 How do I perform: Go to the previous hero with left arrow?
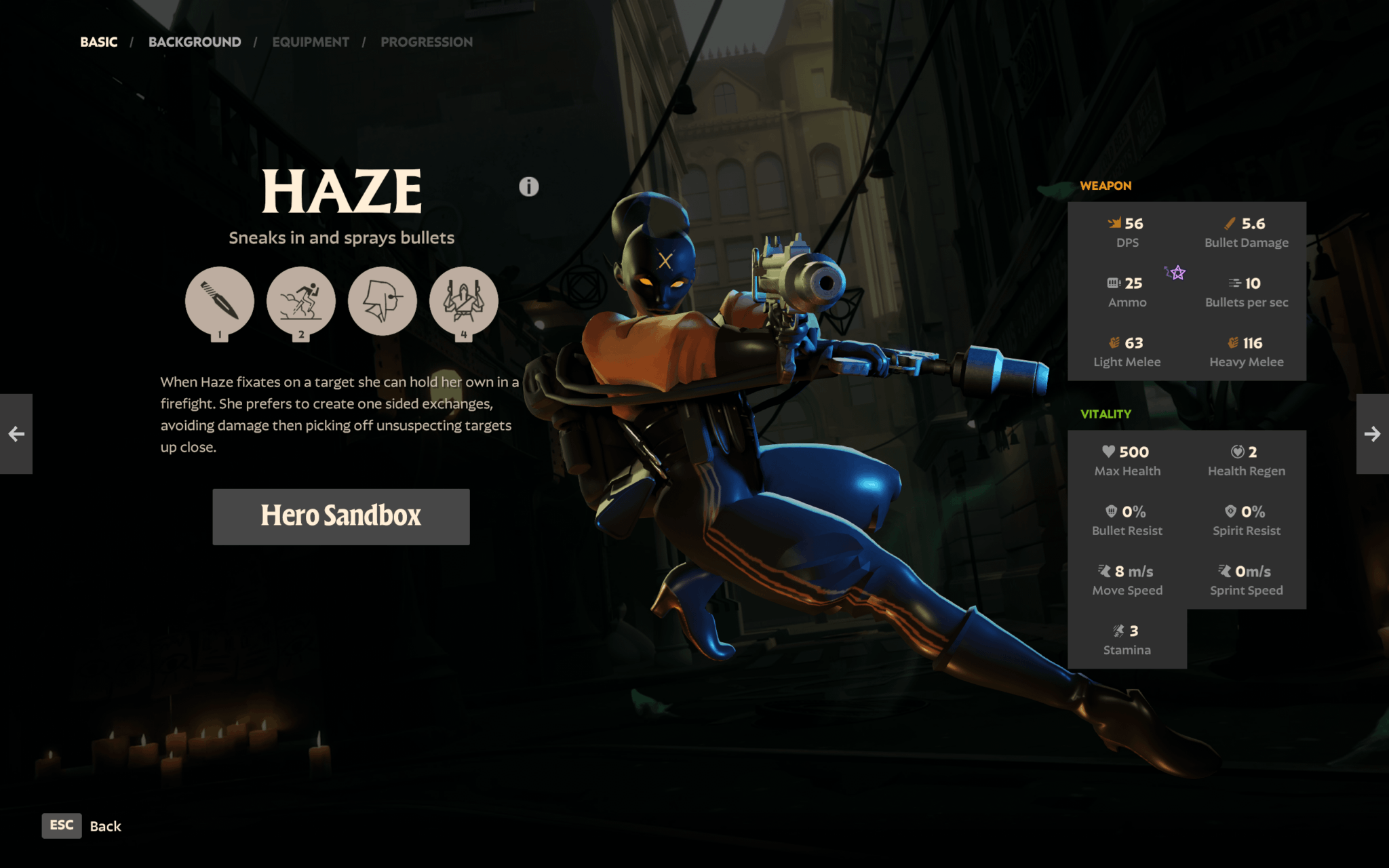16,434
